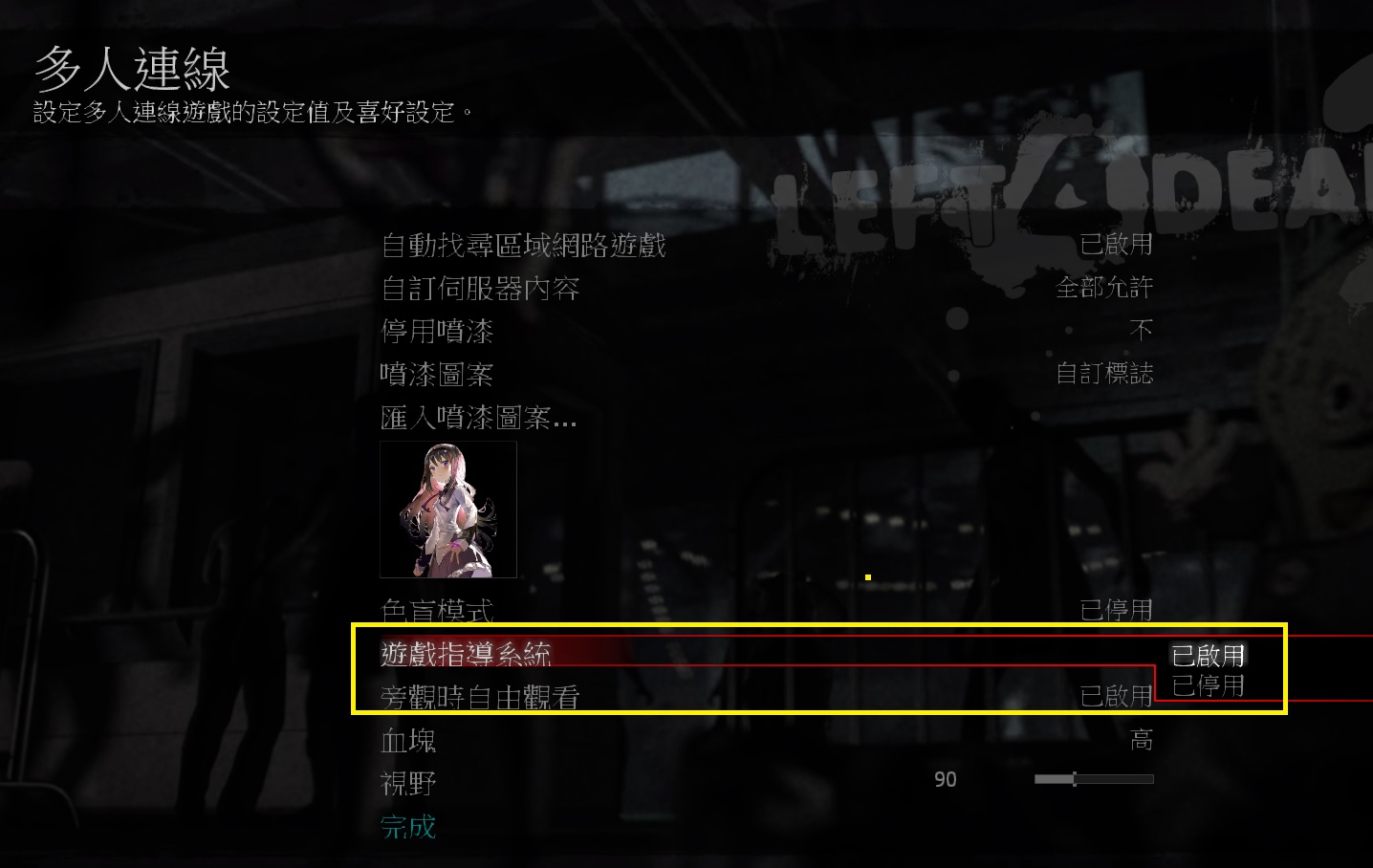Click the 已啟用 value for LAN game search
This screenshot has width=1373, height=868.
[x=1119, y=245]
